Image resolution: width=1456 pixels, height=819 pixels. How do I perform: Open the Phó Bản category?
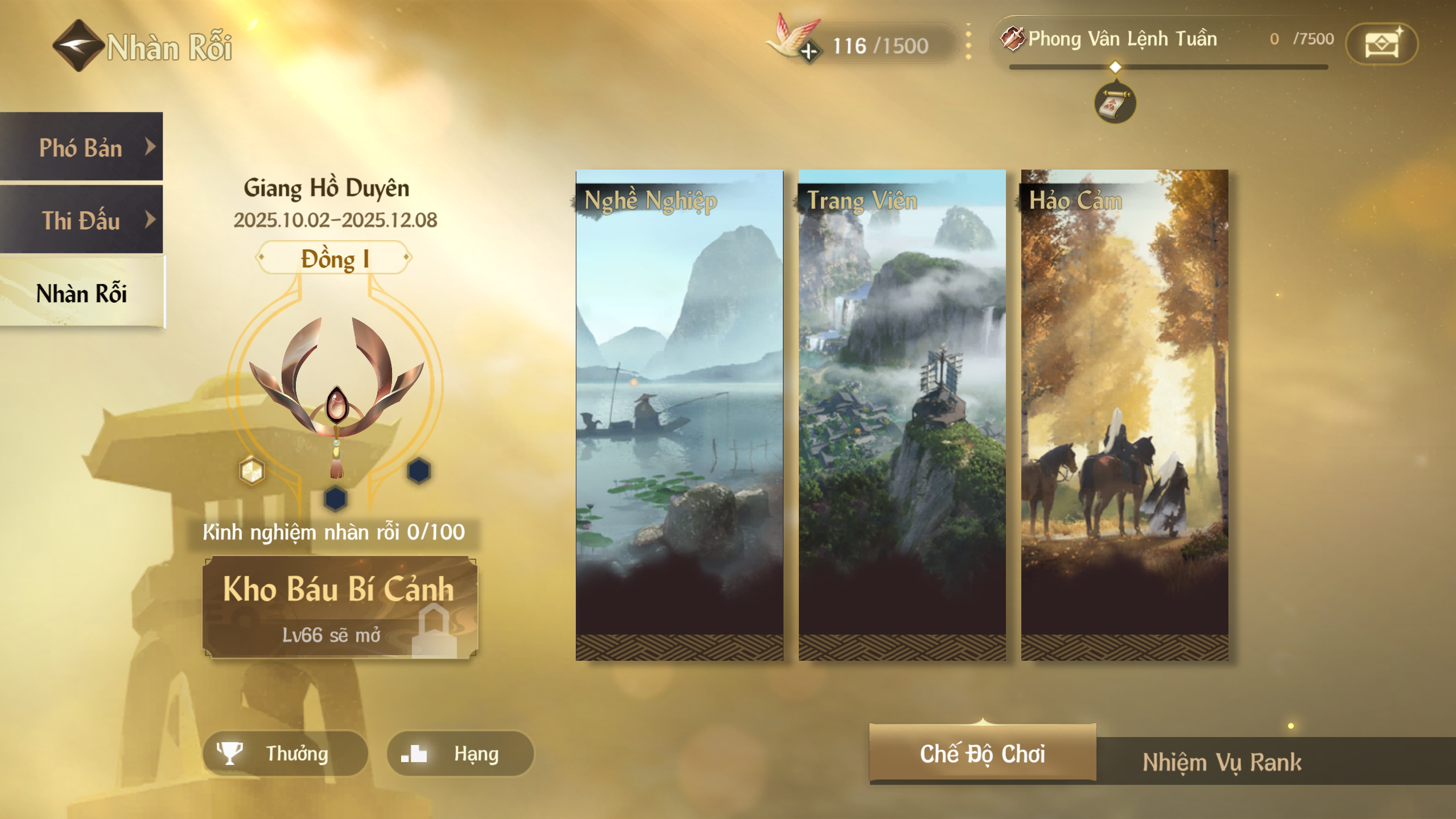[81, 147]
